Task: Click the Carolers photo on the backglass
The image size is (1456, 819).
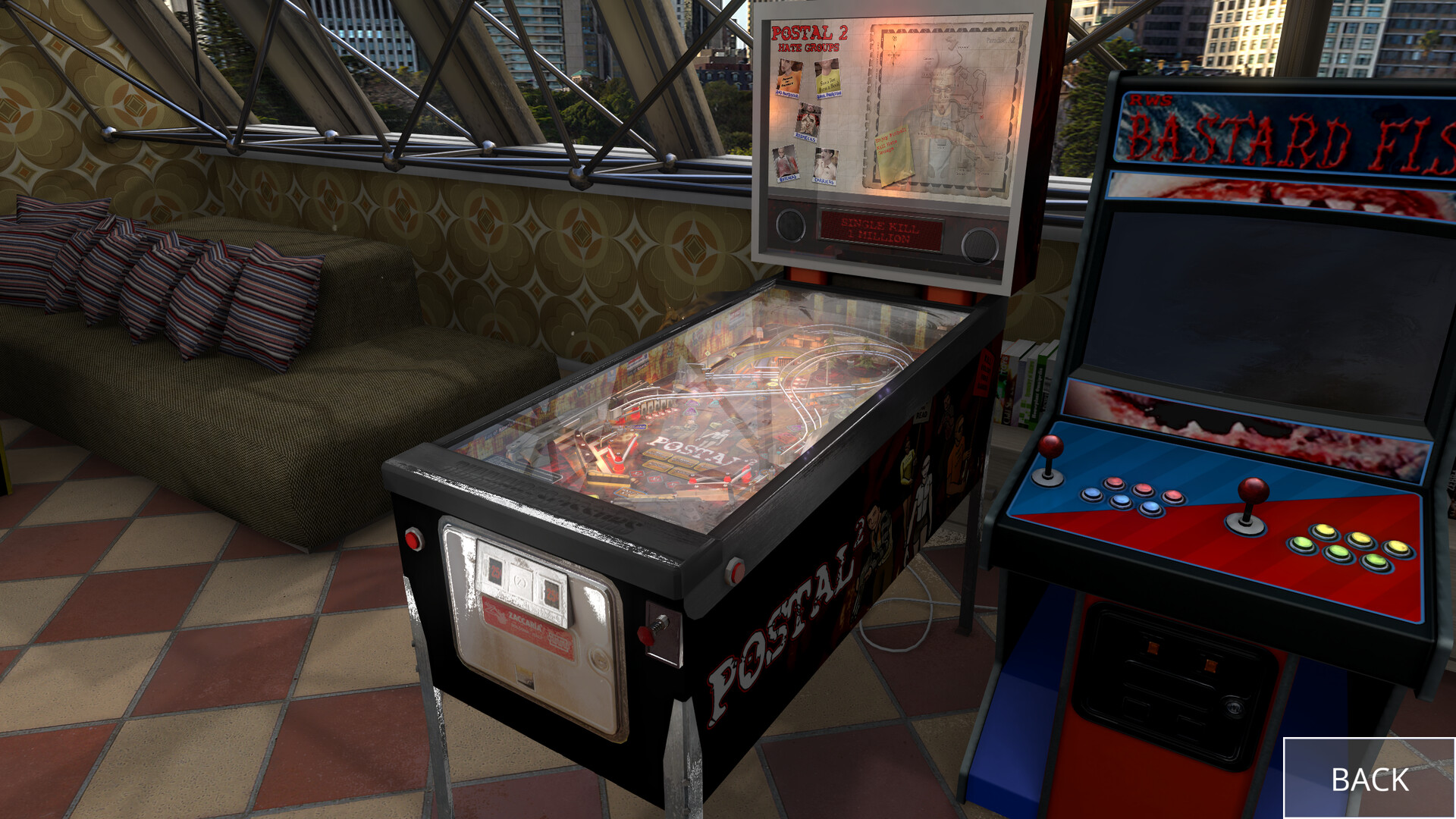Action: pos(826,165)
